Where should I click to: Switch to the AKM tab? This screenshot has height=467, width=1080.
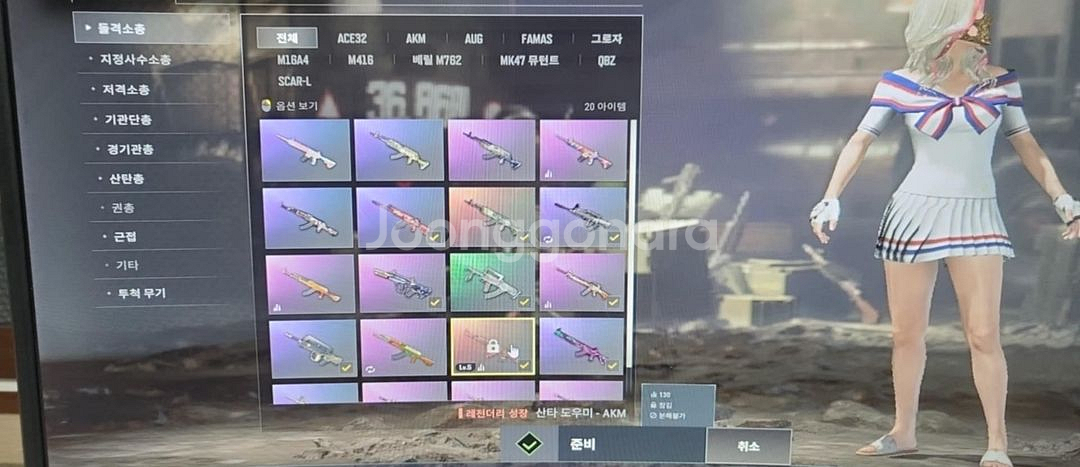[415, 39]
